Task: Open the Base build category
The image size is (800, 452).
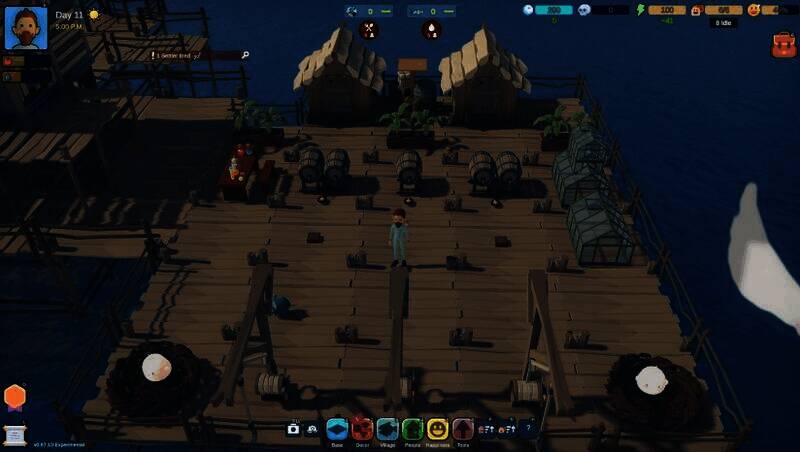Action: pyautogui.click(x=336, y=429)
